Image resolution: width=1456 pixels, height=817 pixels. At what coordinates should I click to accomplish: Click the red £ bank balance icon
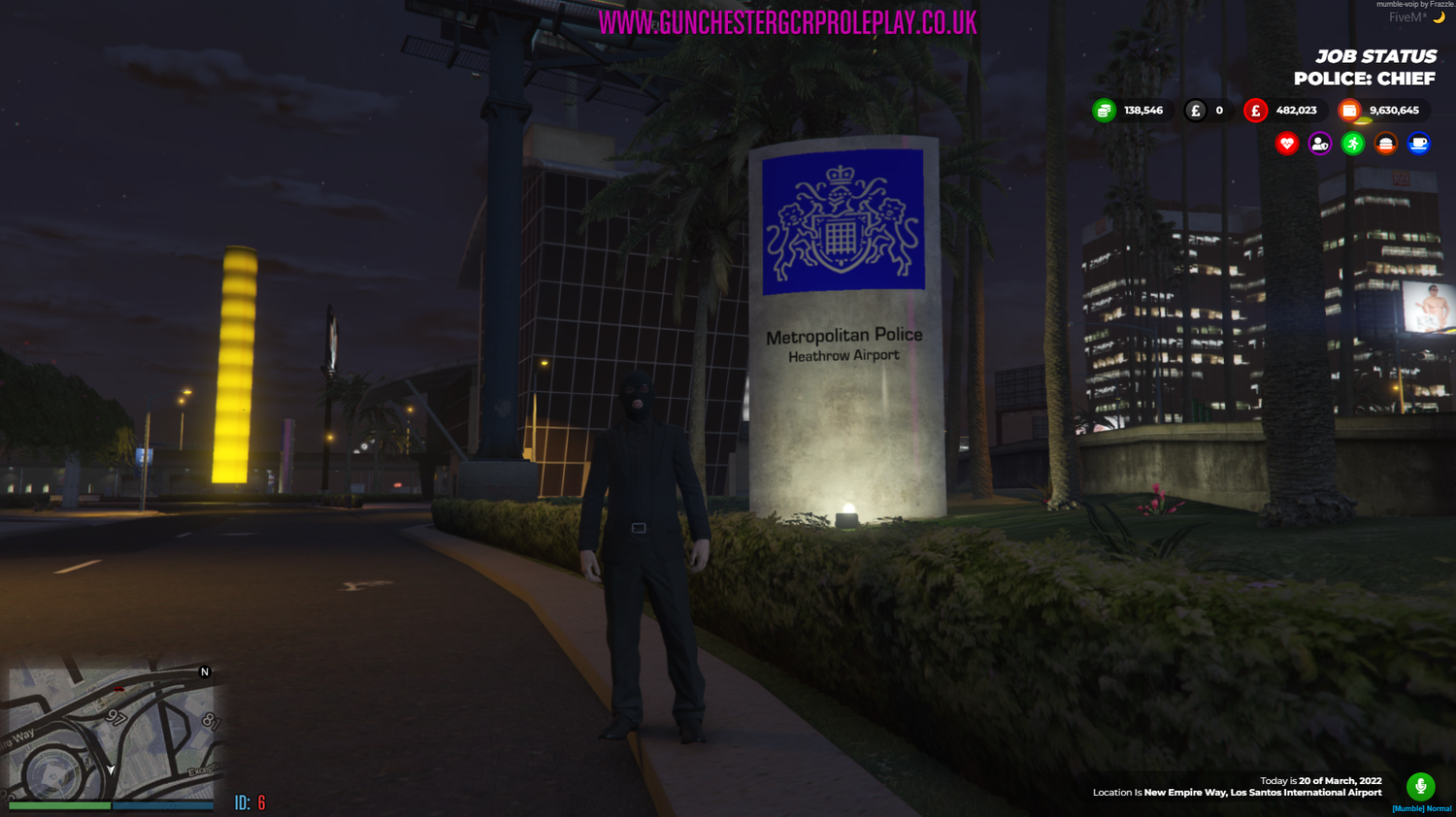tap(1255, 110)
